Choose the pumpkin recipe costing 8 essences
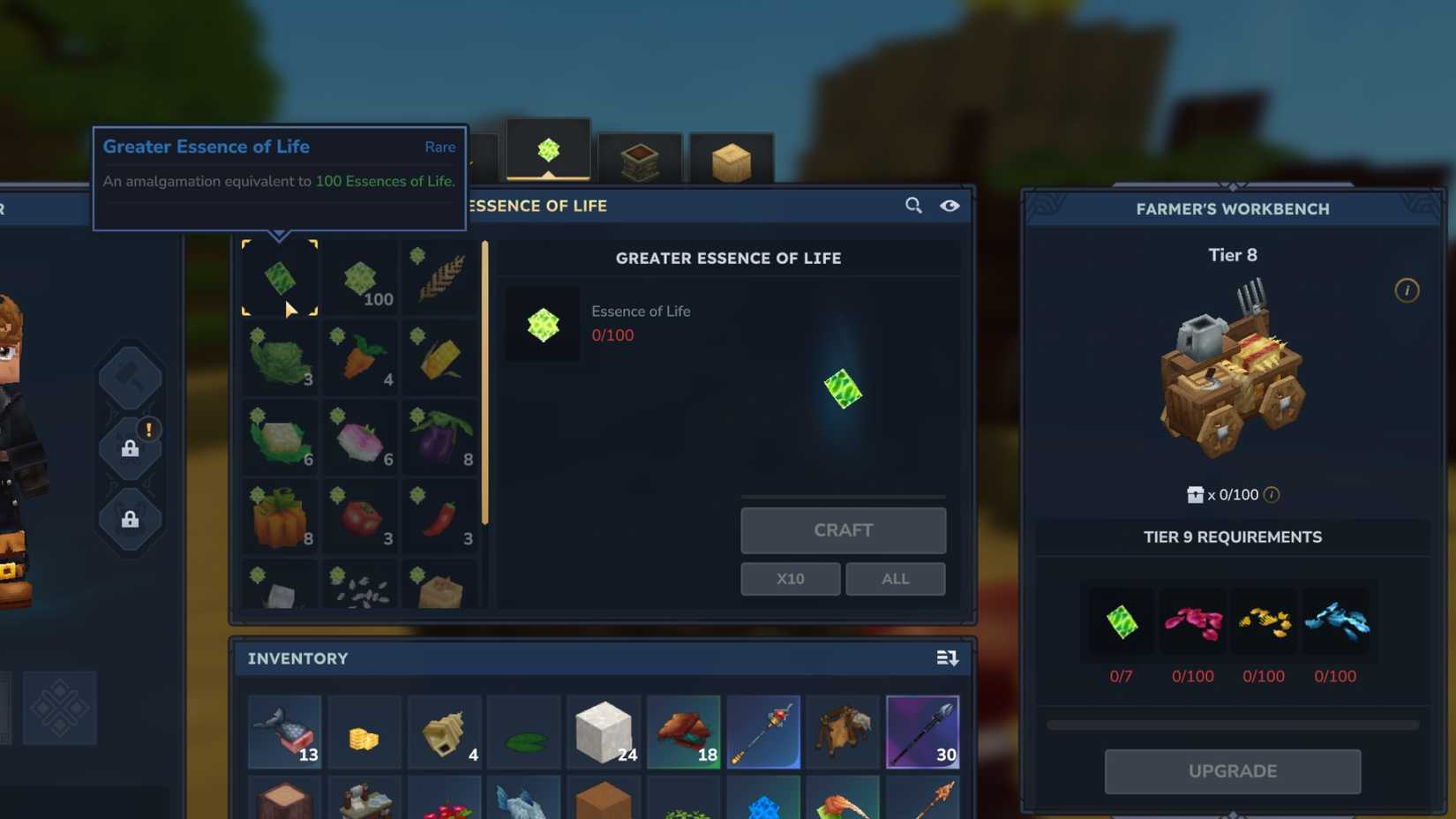This screenshot has width=1456, height=819. point(279,516)
